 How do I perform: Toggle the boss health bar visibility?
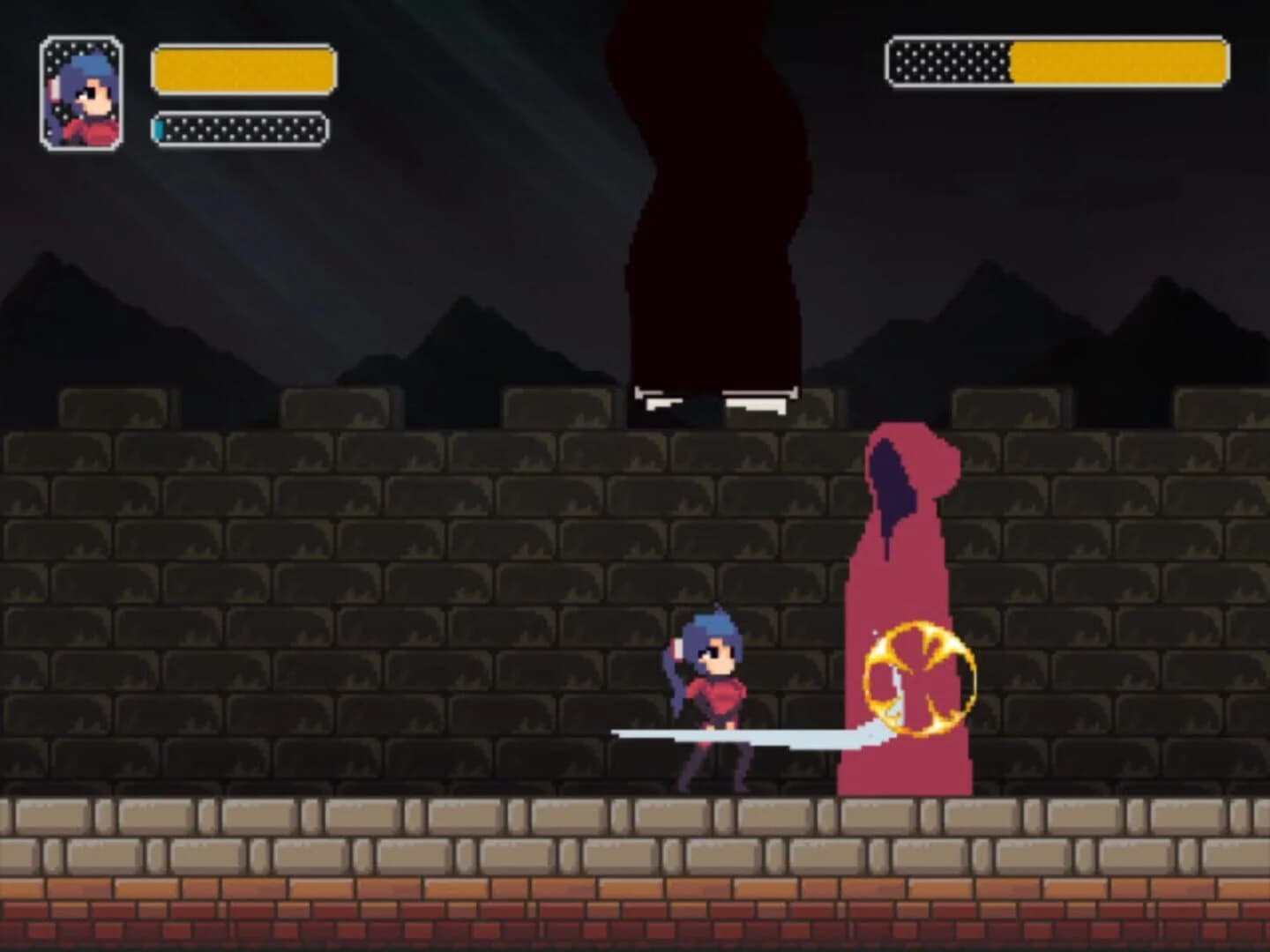pos(1058,63)
